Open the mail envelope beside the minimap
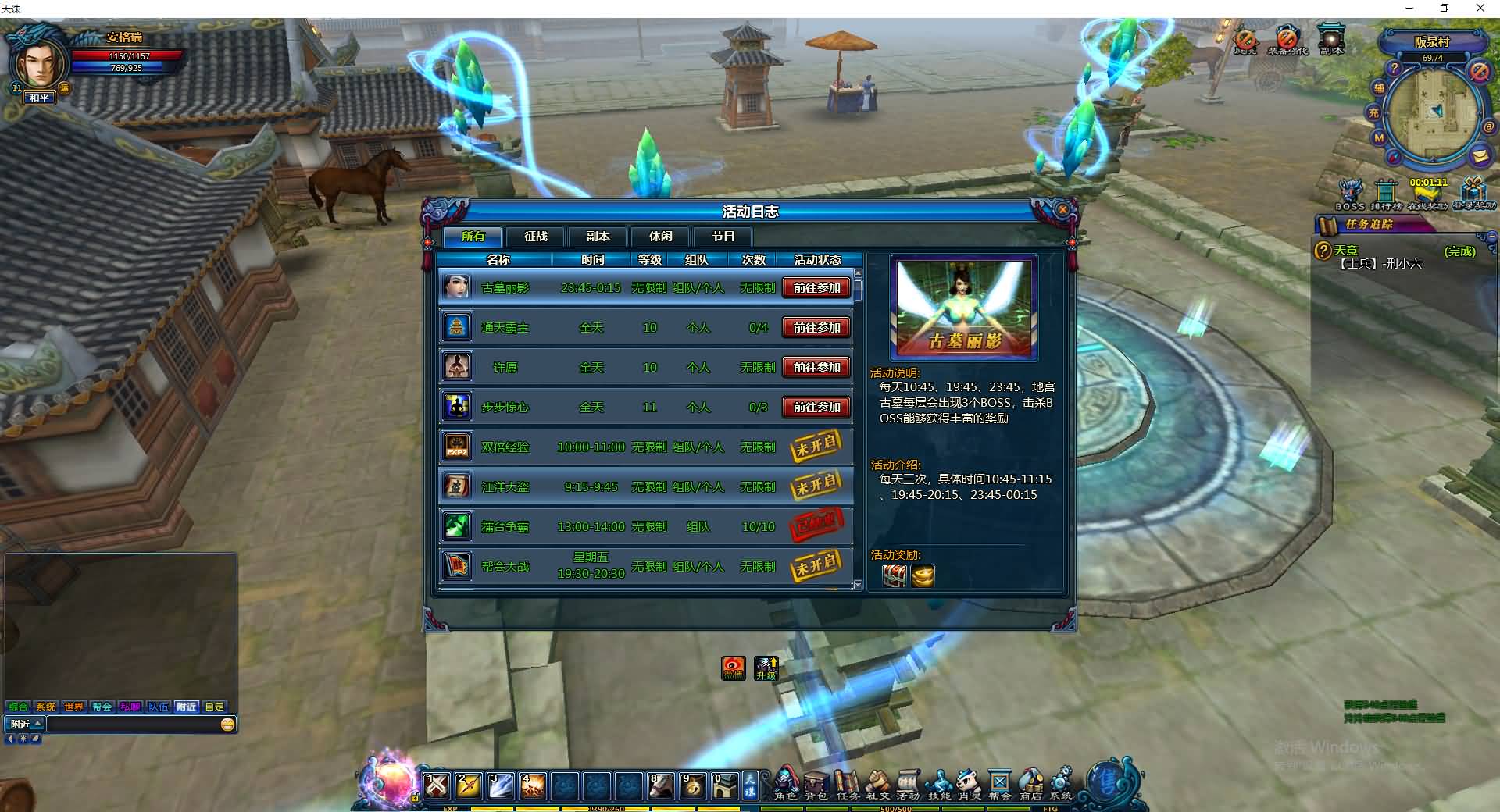1500x812 pixels. click(1479, 156)
